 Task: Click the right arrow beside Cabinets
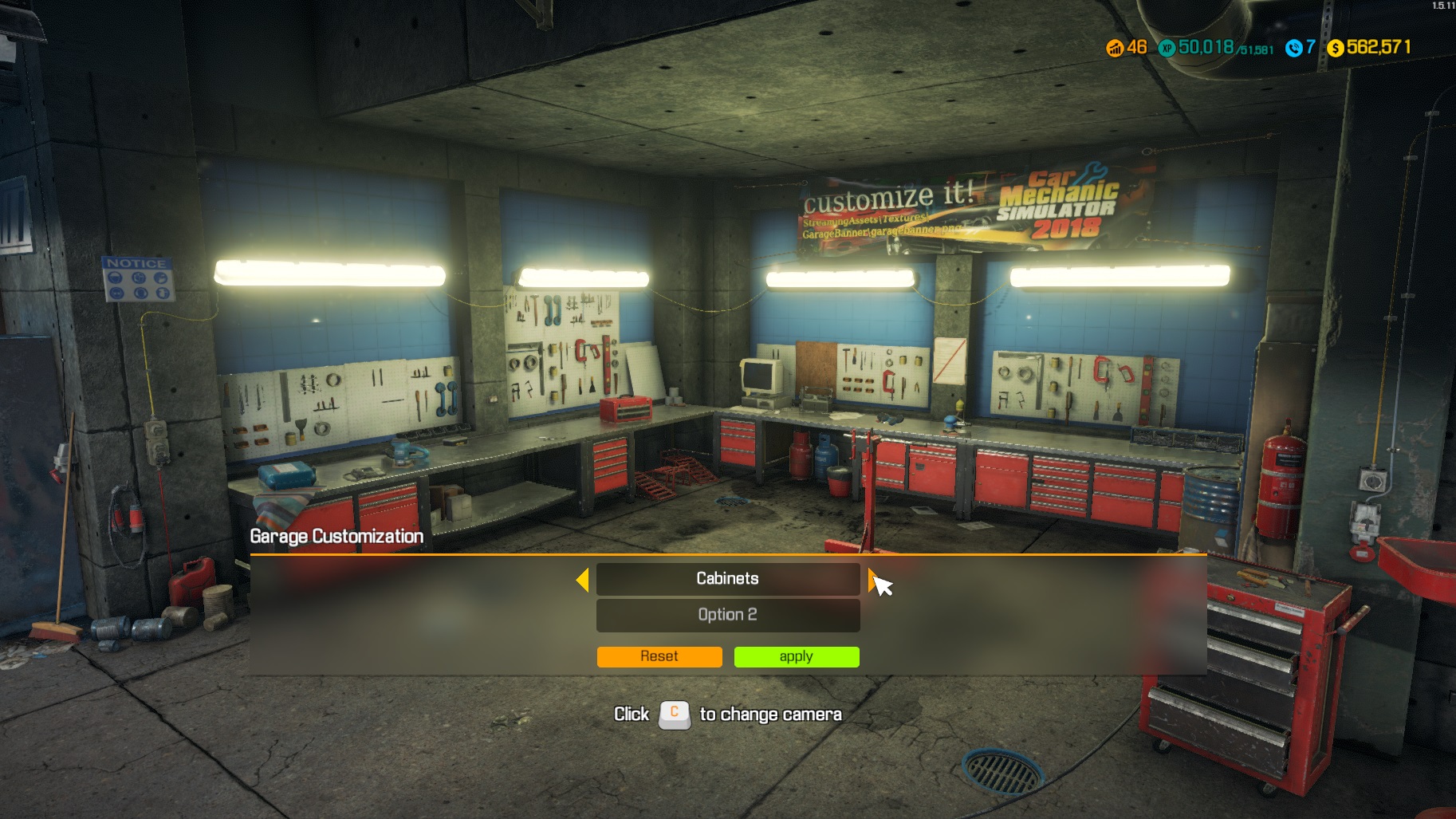click(x=872, y=579)
